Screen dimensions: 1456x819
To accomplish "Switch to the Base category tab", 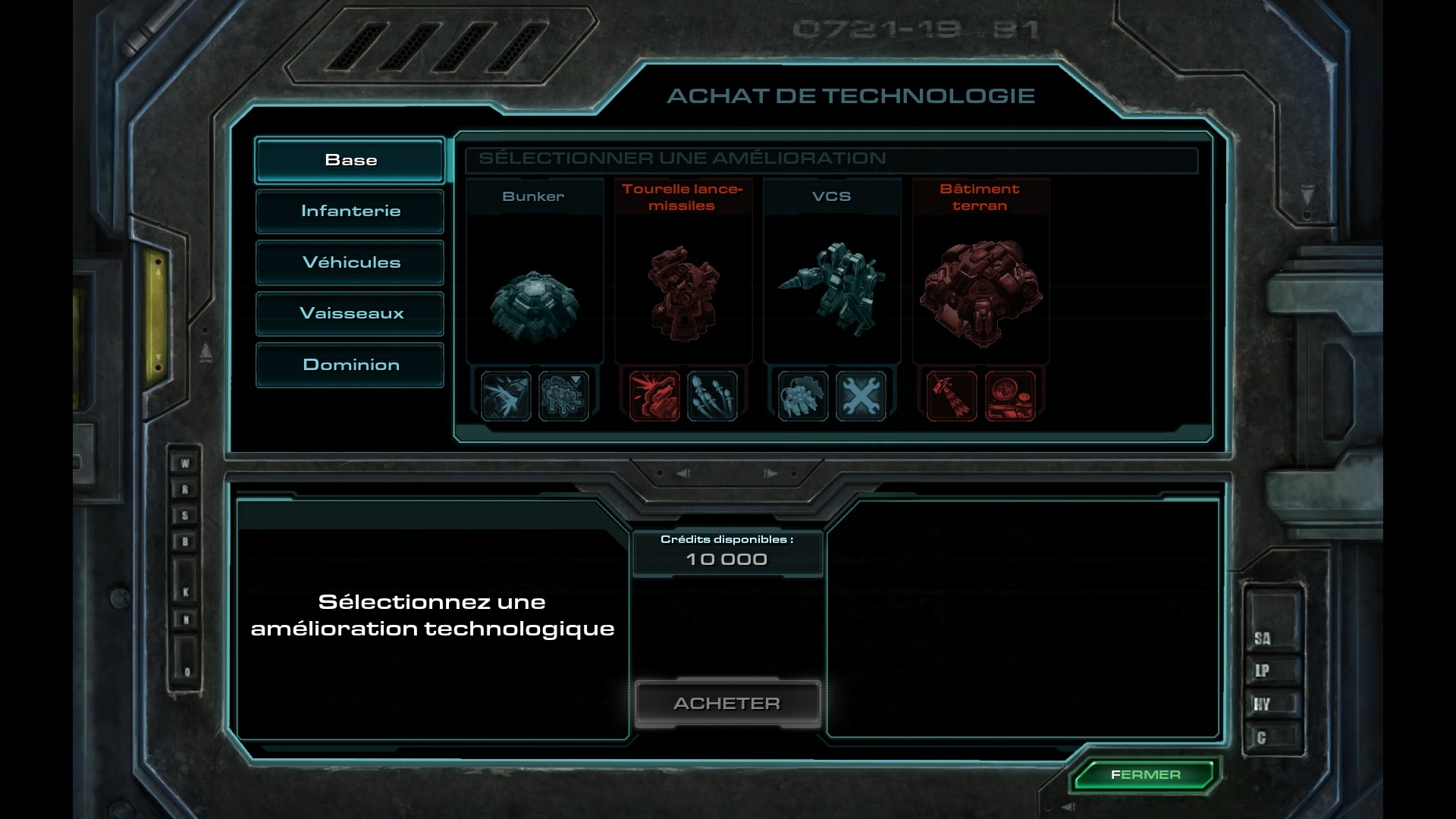I will pos(350,160).
